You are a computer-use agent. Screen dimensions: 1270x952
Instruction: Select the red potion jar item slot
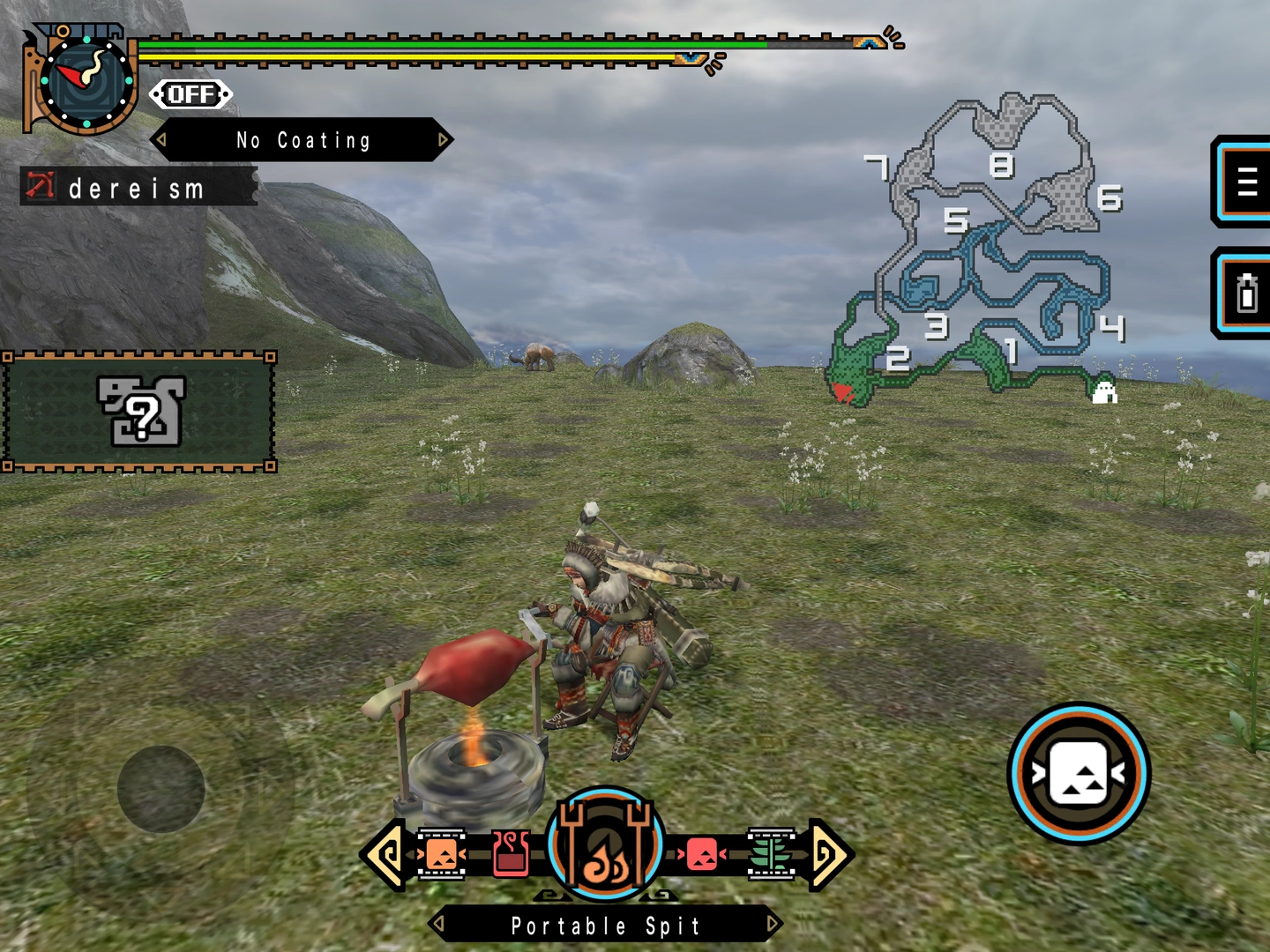(x=511, y=853)
